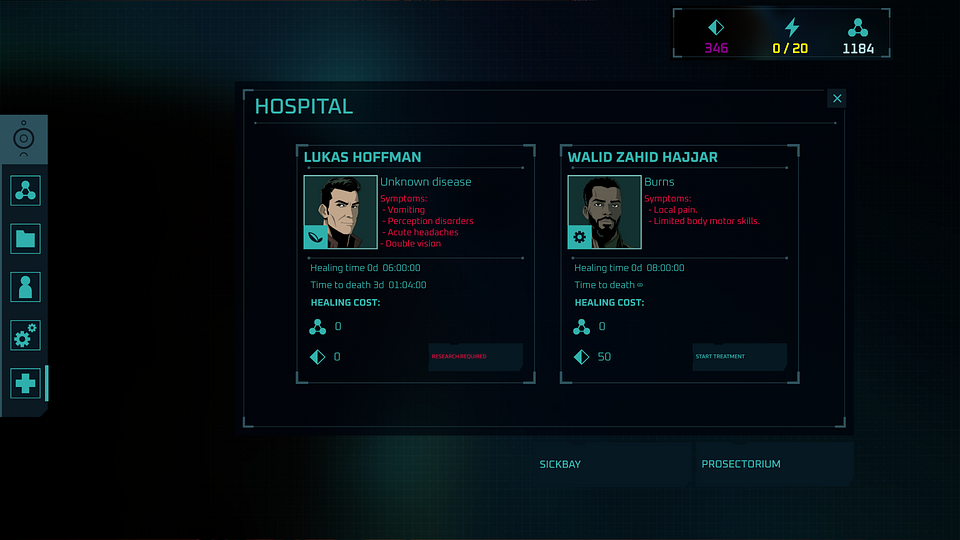This screenshot has width=960, height=540.
Task: Open the three-node network sidebar menu
Action: [25, 190]
